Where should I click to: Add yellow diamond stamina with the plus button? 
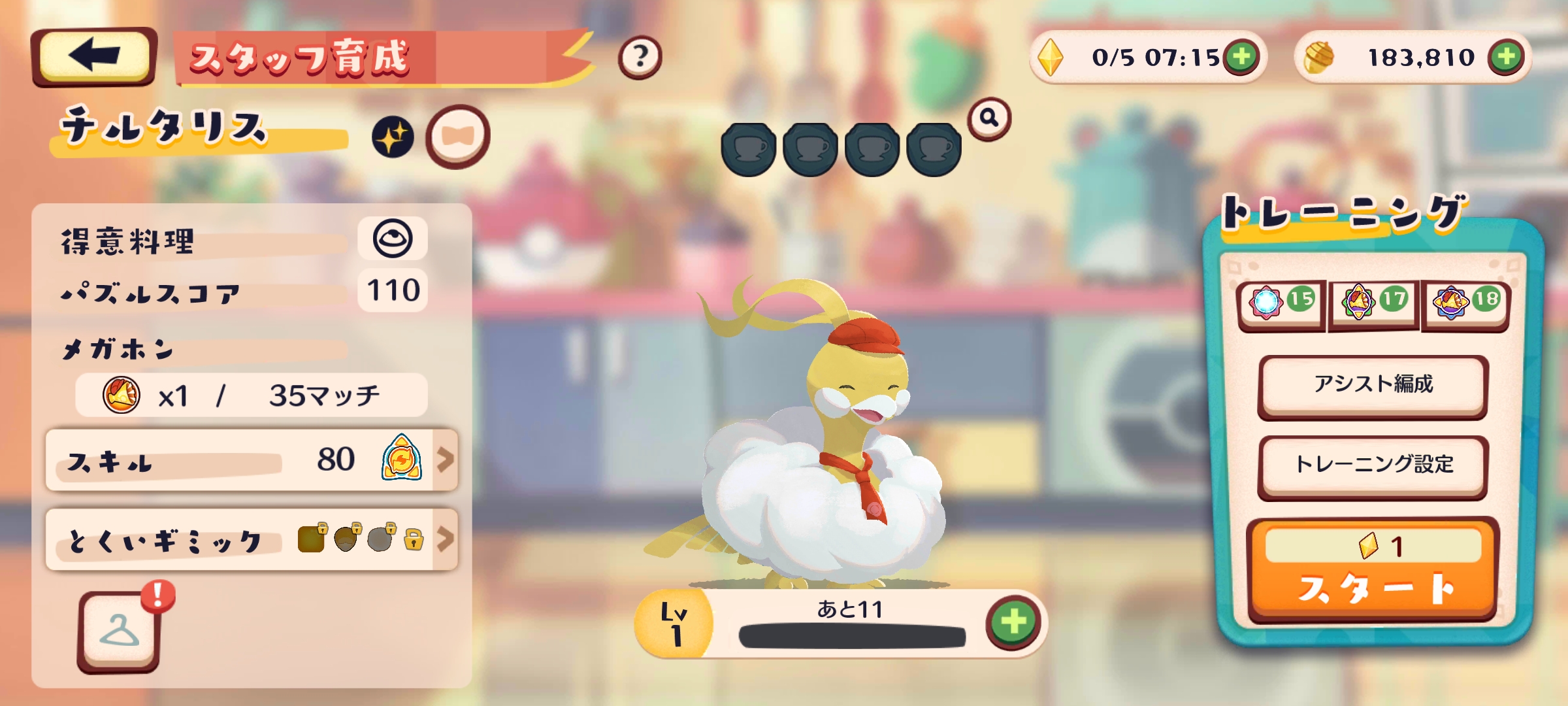pos(1242,57)
